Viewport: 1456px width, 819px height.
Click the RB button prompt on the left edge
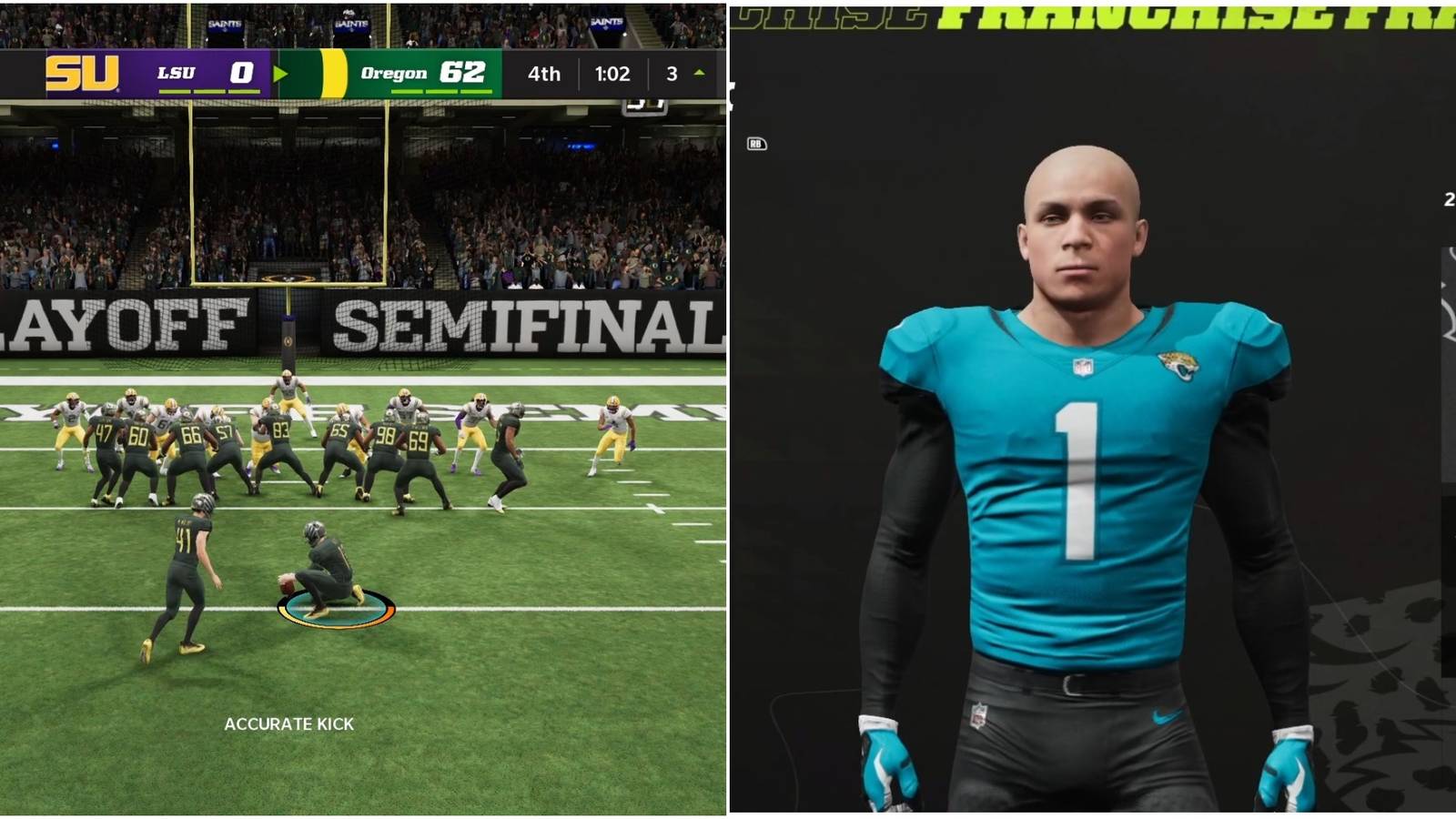click(758, 146)
